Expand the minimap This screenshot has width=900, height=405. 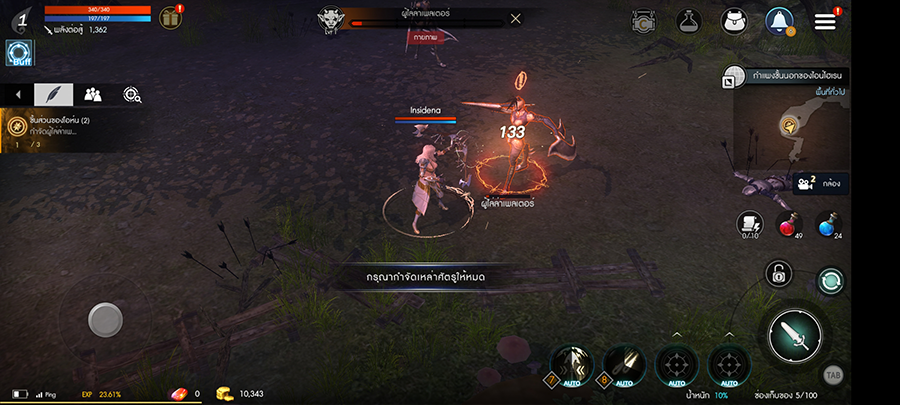tap(733, 78)
